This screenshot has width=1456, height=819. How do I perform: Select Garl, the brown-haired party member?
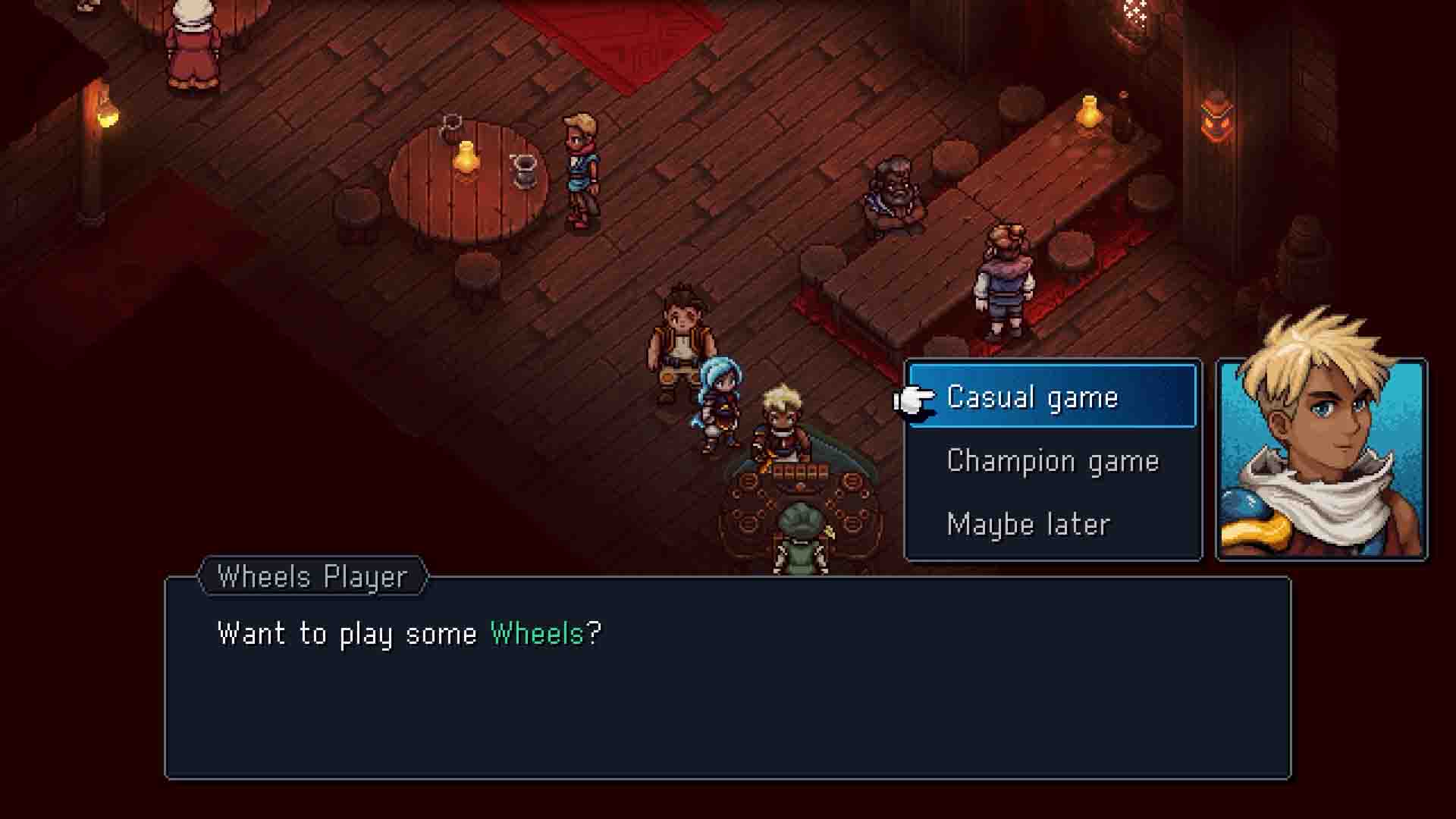click(x=679, y=337)
